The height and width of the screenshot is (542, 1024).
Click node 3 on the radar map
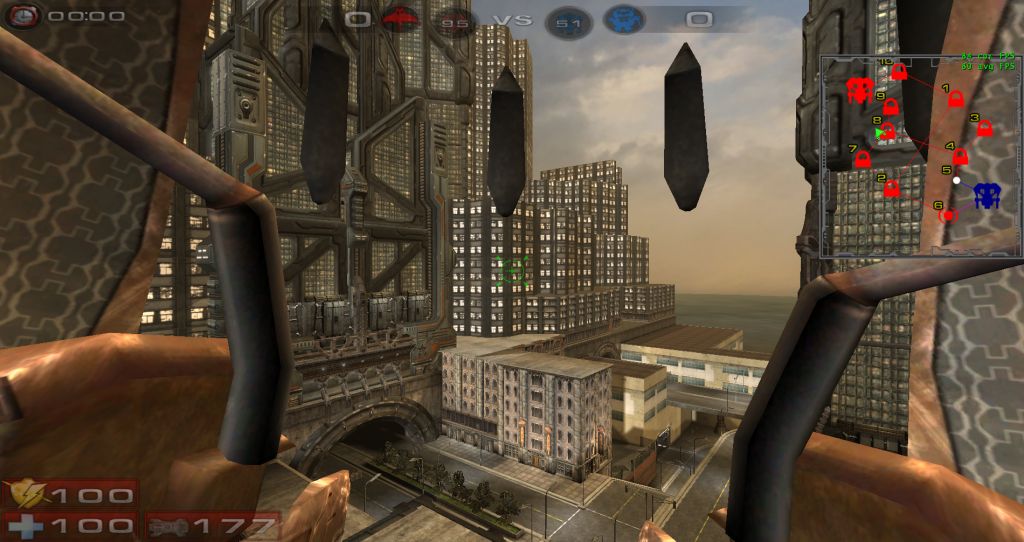984,129
